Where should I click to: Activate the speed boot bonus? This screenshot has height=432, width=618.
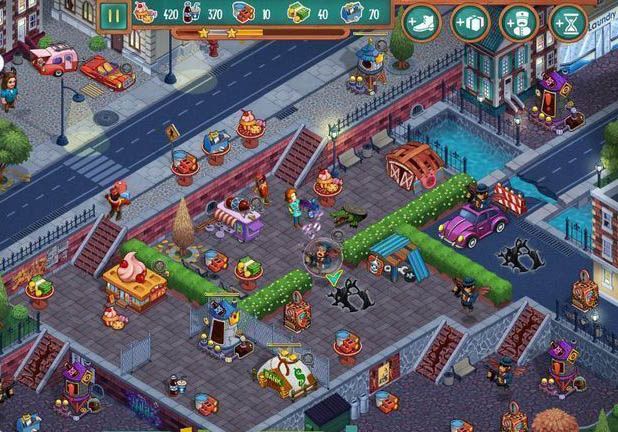tap(421, 21)
